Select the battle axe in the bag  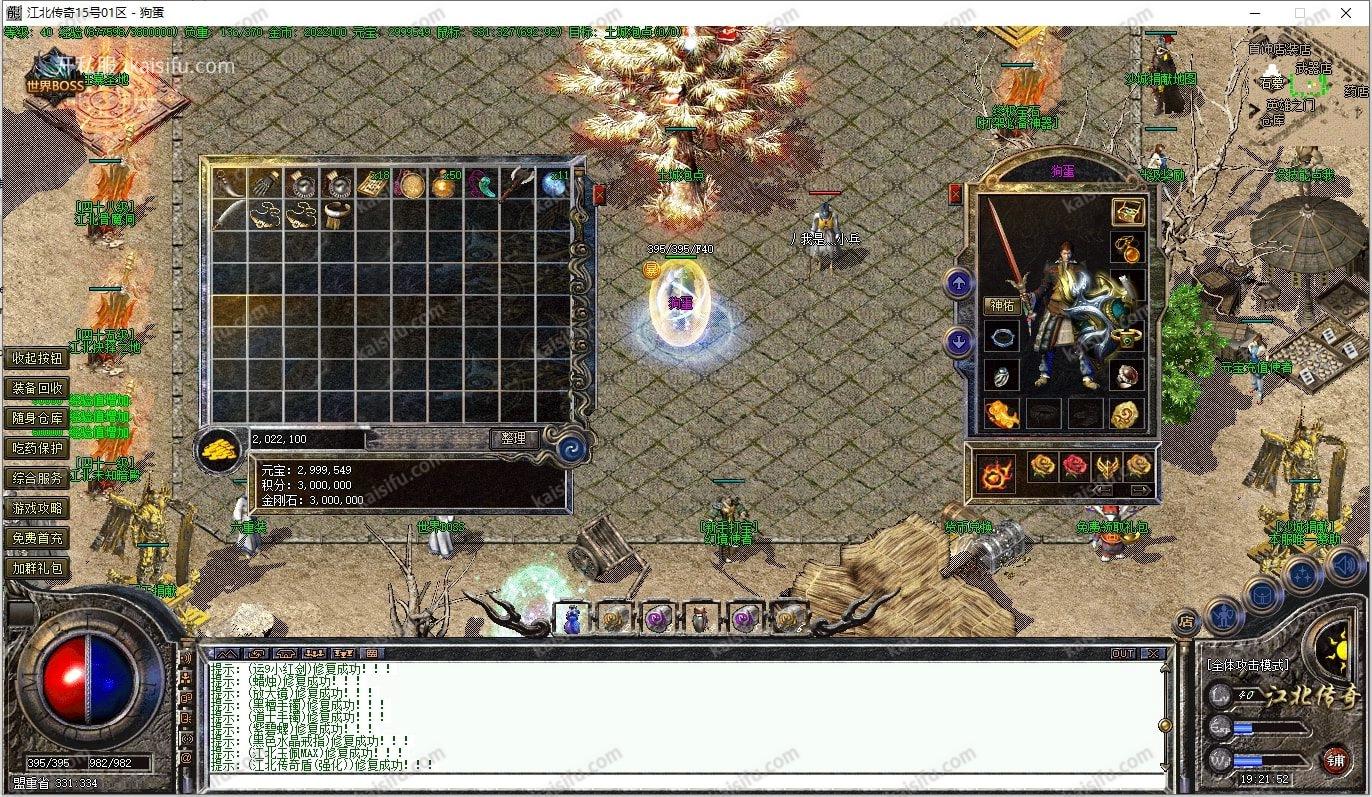pos(518,183)
